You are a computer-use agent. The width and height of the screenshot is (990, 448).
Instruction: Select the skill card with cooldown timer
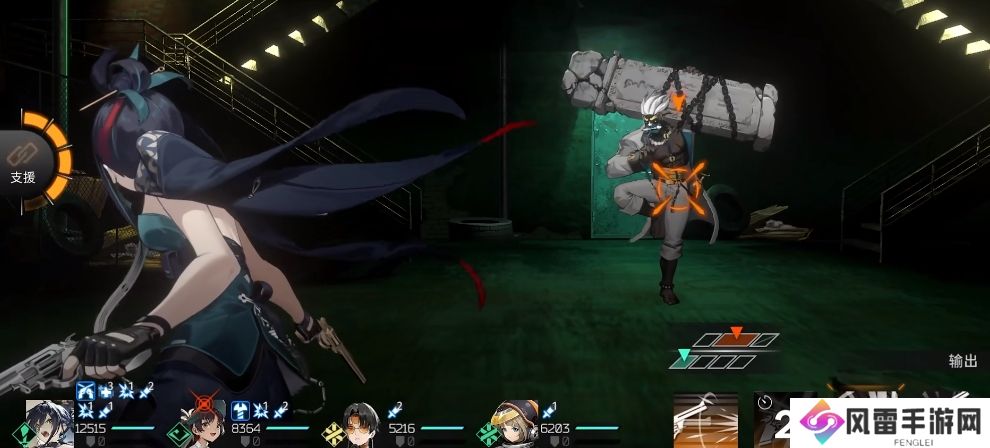click(770, 420)
